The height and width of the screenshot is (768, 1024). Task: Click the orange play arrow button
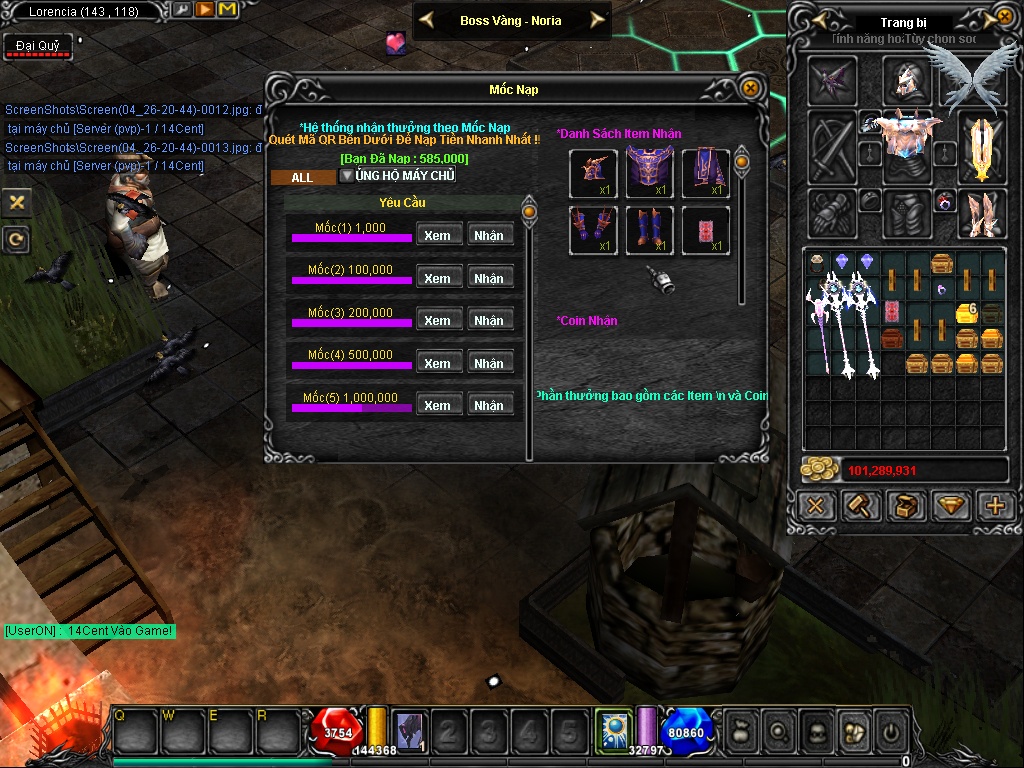pyautogui.click(x=204, y=10)
